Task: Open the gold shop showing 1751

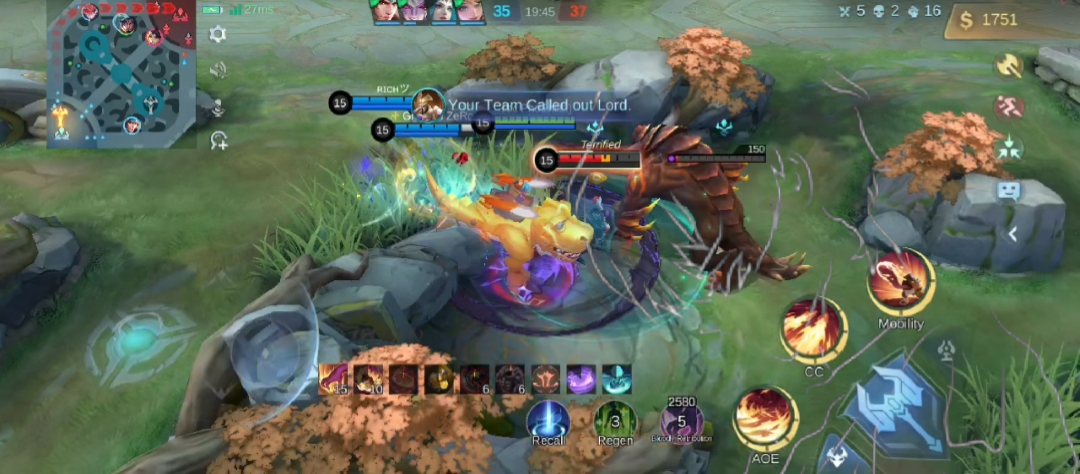Action: click(1012, 20)
